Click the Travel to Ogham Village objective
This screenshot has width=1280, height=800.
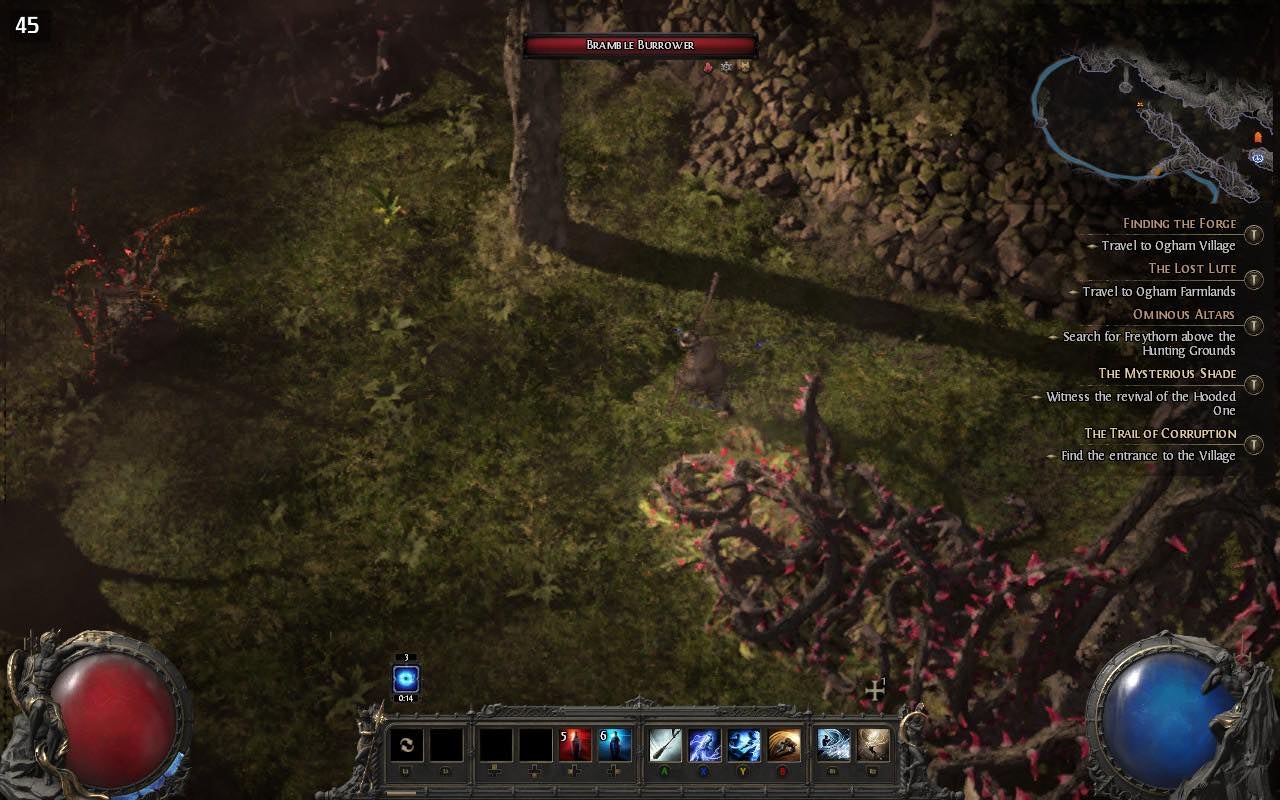coord(1168,245)
